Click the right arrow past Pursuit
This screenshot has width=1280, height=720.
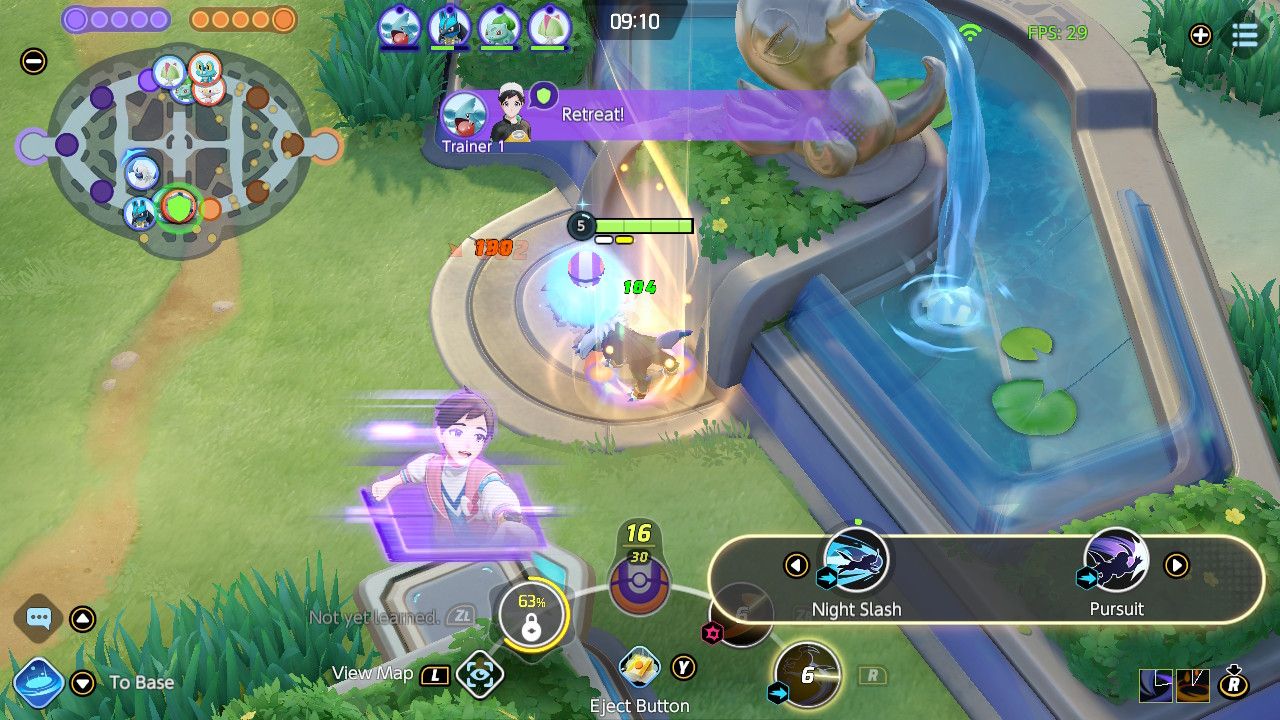(1176, 567)
